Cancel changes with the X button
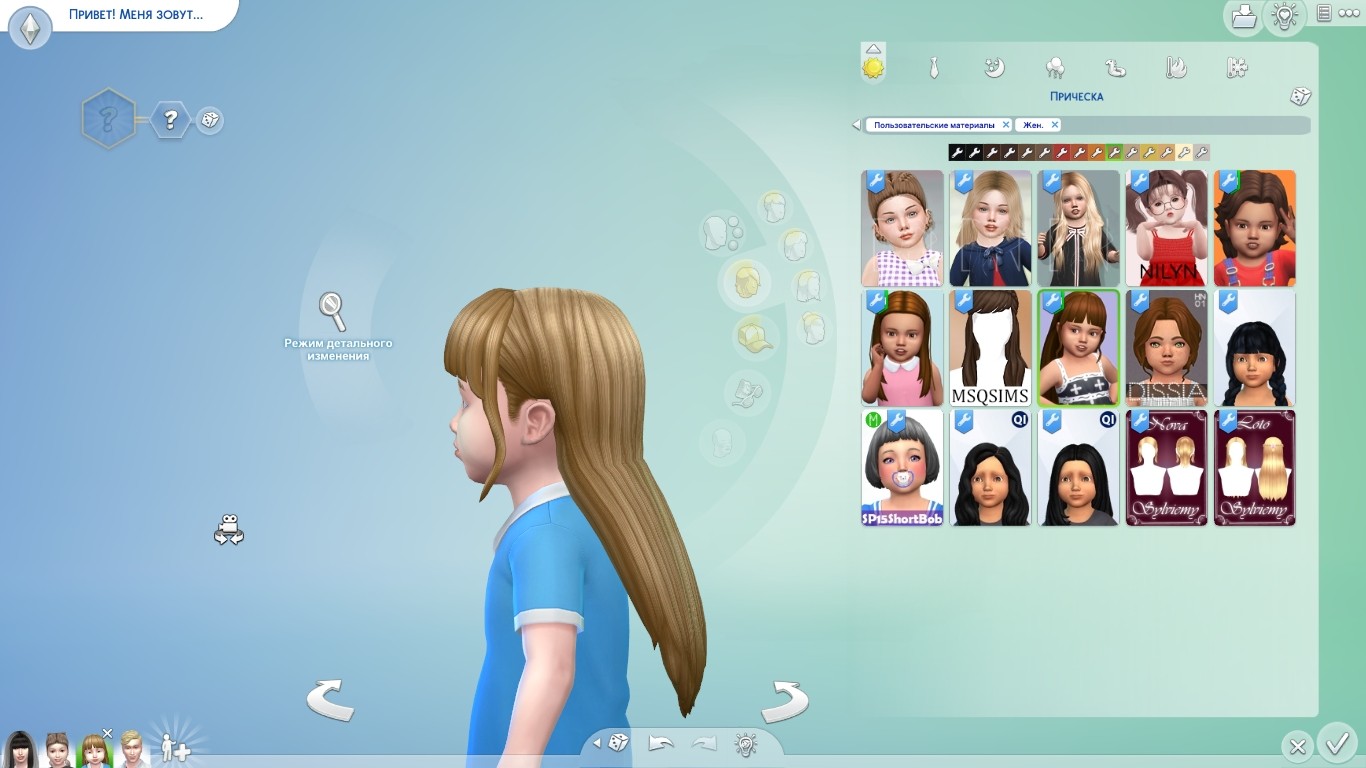Screen dimensions: 1366x768 (x=1297, y=746)
